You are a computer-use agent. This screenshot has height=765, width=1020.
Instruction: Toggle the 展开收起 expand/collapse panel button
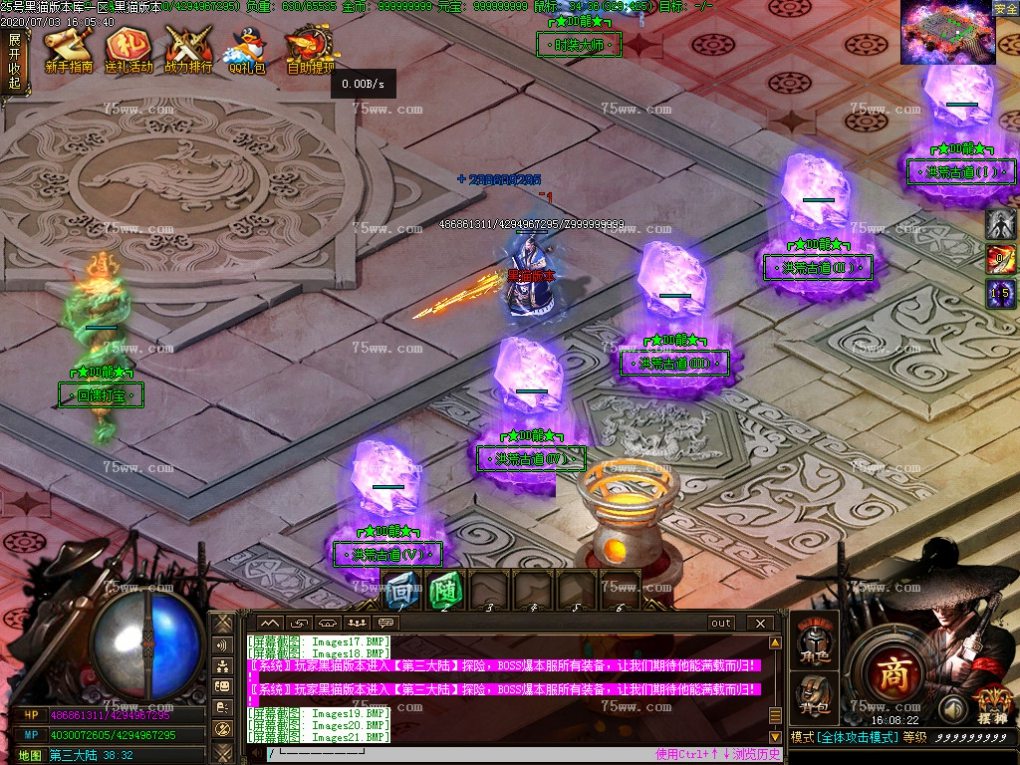(14, 61)
